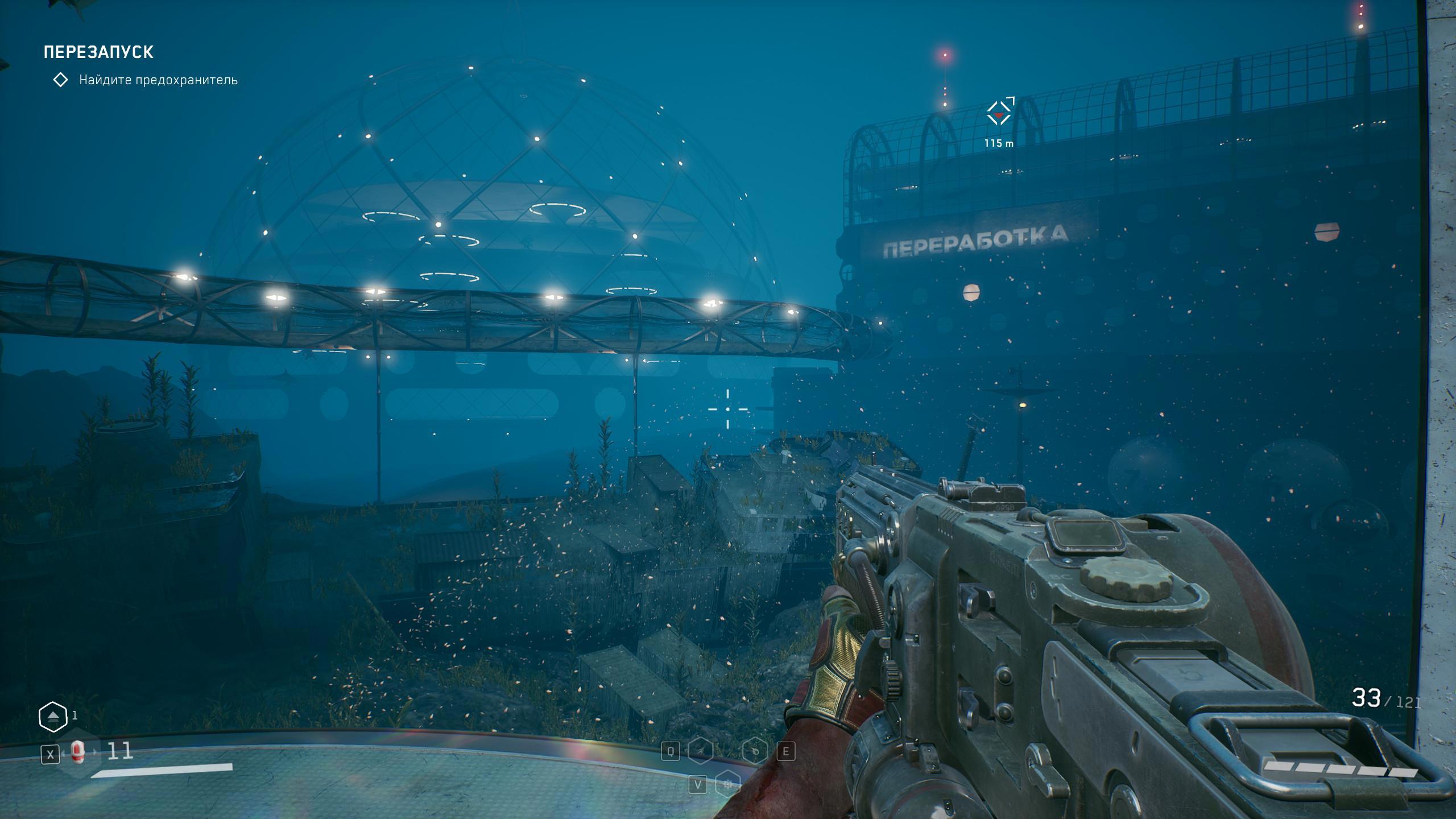The height and width of the screenshot is (819, 1456).
Task: Select the red-and-white health capsule item
Action: pos(78,752)
